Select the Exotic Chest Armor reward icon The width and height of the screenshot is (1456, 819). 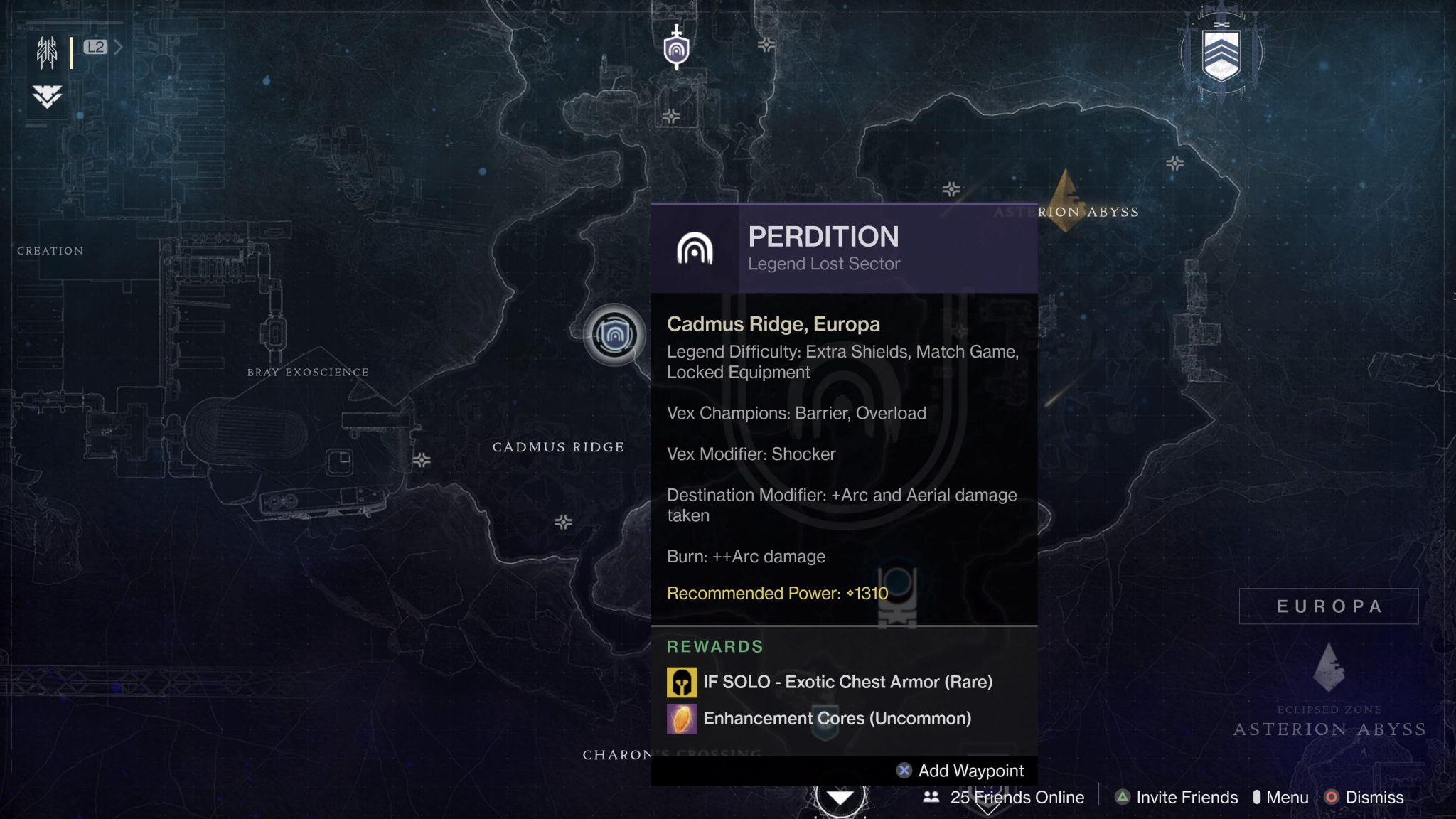[x=680, y=681]
